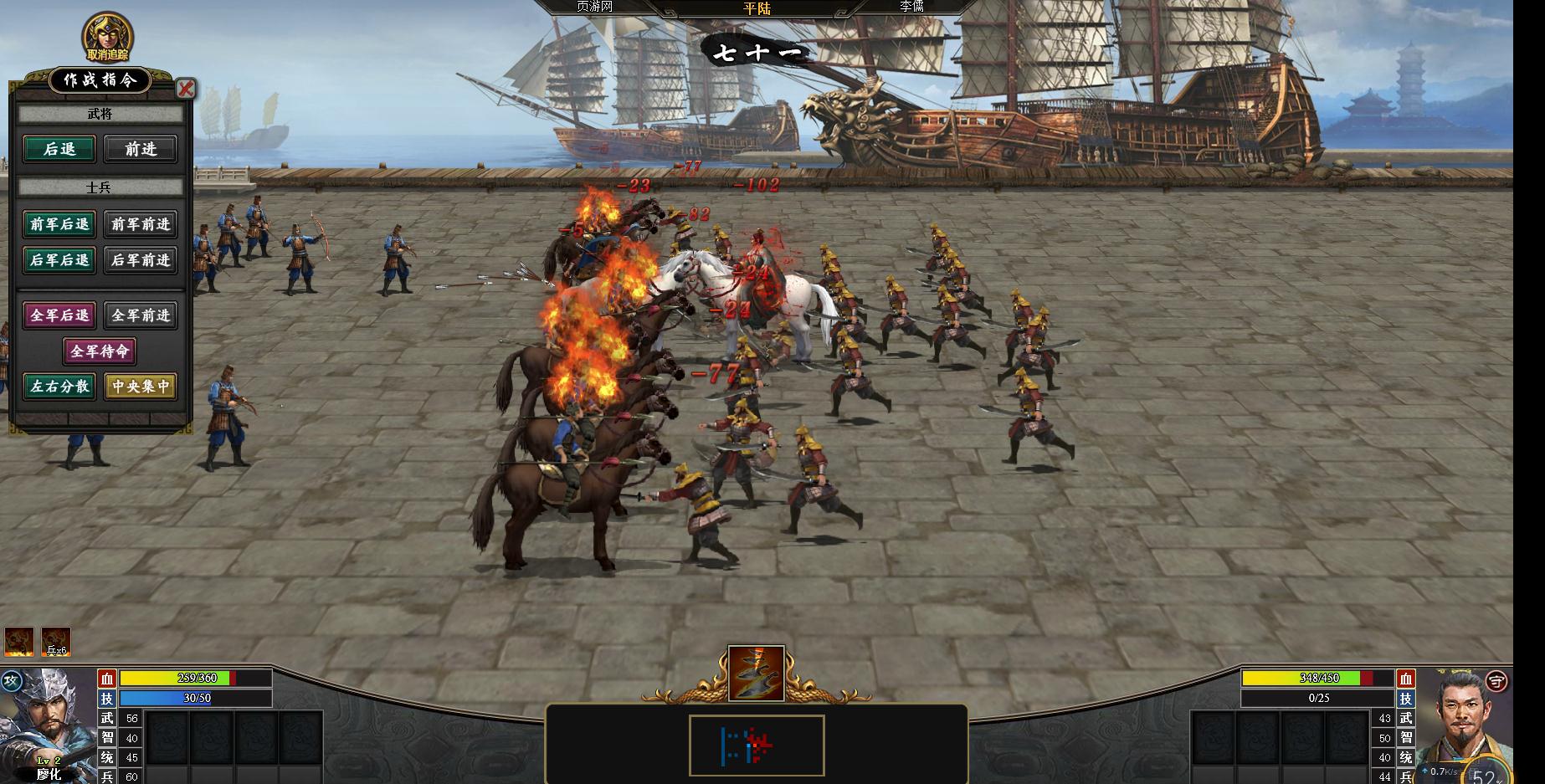
Task: Activate 全军前进 full army advance
Action: coord(141,315)
